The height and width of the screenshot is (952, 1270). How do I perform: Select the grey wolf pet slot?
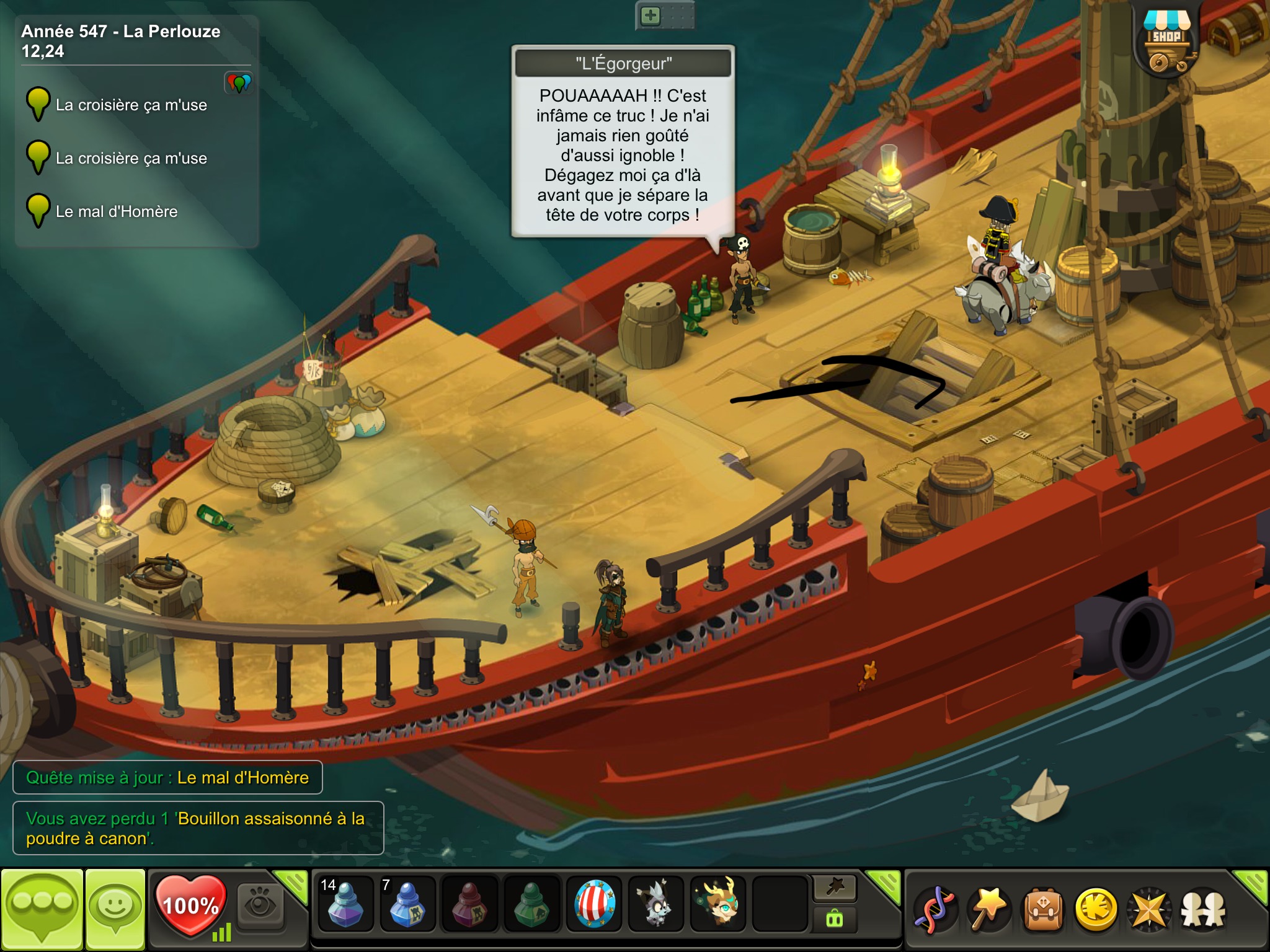pyautogui.click(x=656, y=904)
